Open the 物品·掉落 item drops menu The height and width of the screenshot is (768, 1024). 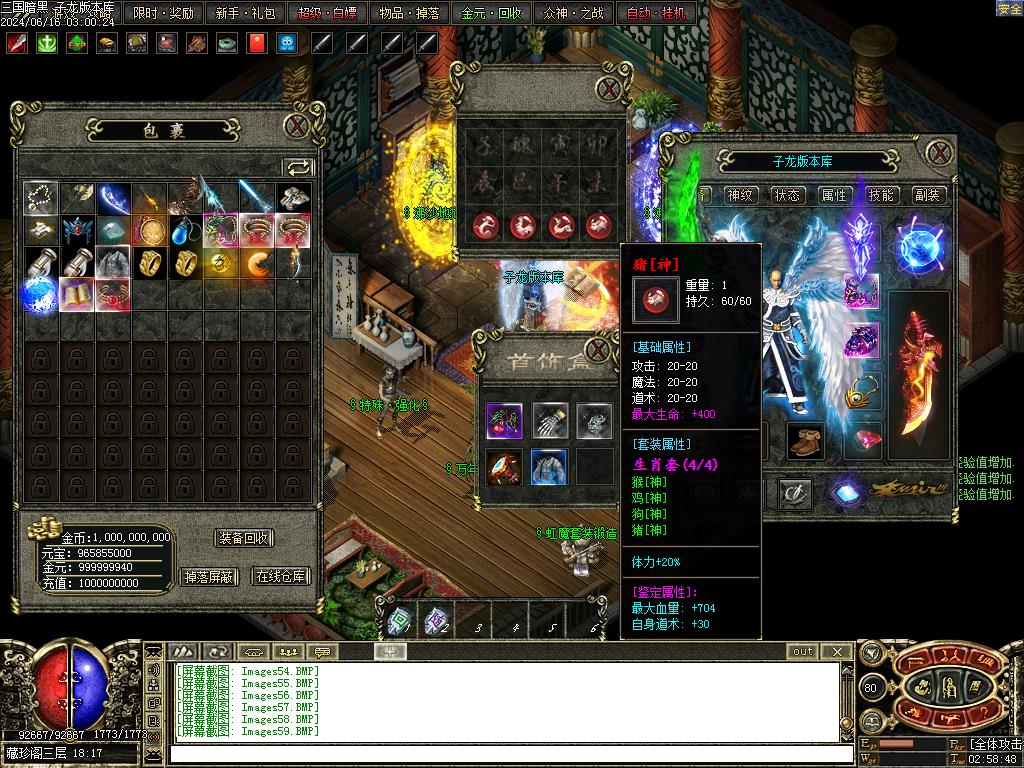(410, 13)
